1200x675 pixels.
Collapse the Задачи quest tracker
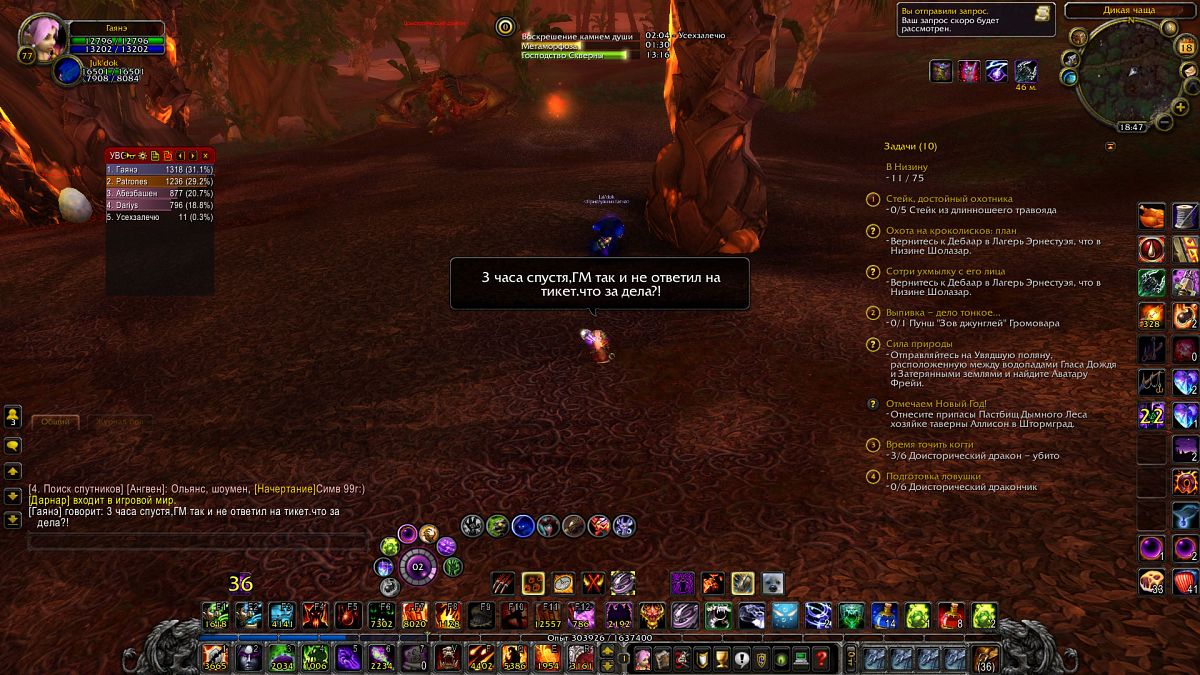[1110, 146]
